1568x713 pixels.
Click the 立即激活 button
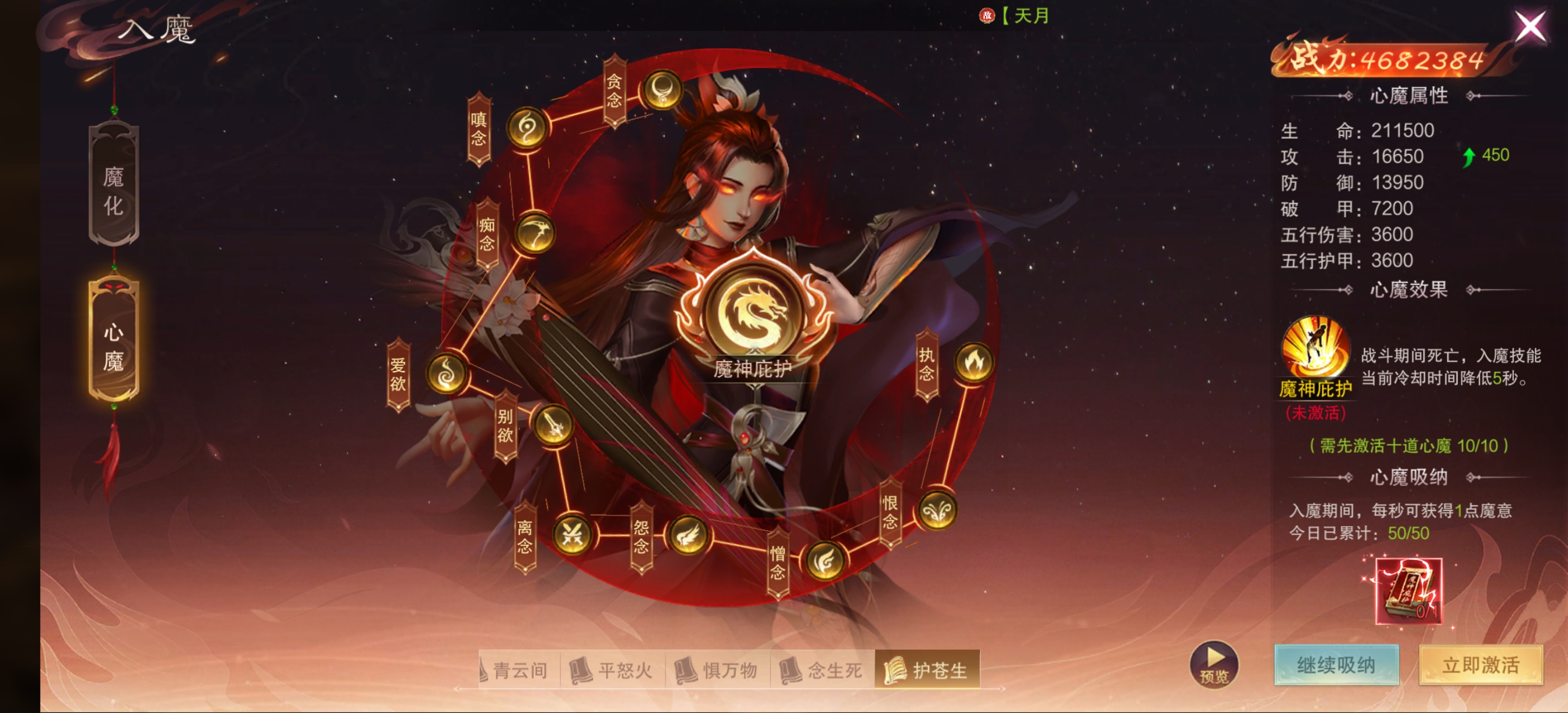1480,665
